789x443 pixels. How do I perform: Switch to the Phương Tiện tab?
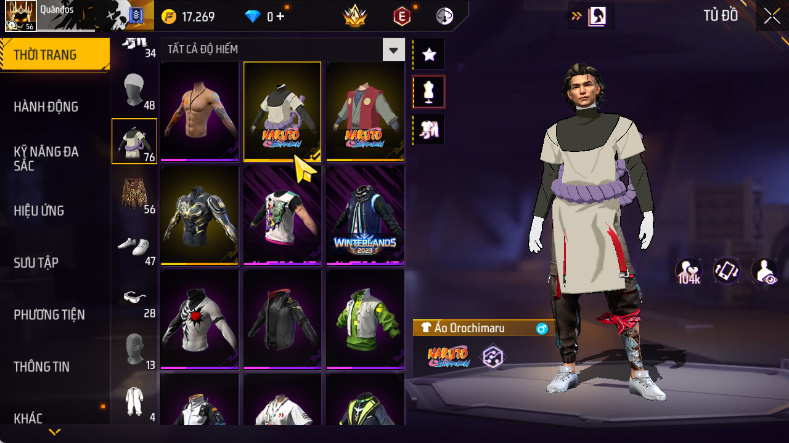[x=49, y=315]
